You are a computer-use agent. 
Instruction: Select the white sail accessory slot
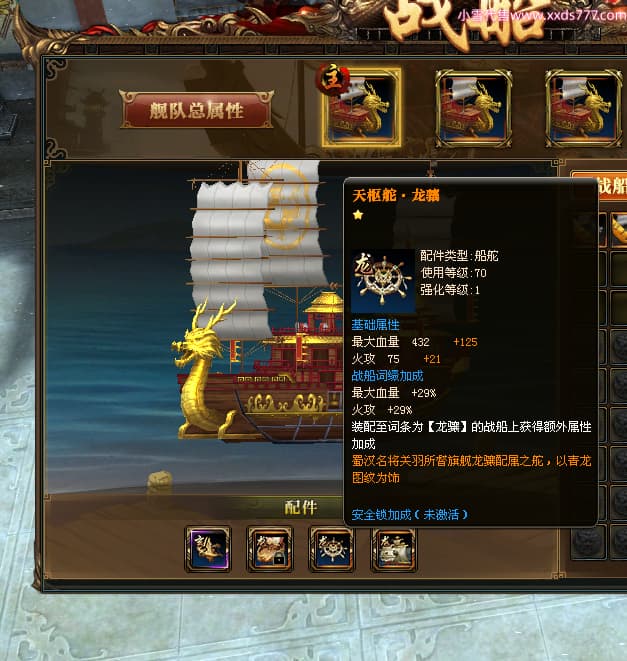(394, 549)
